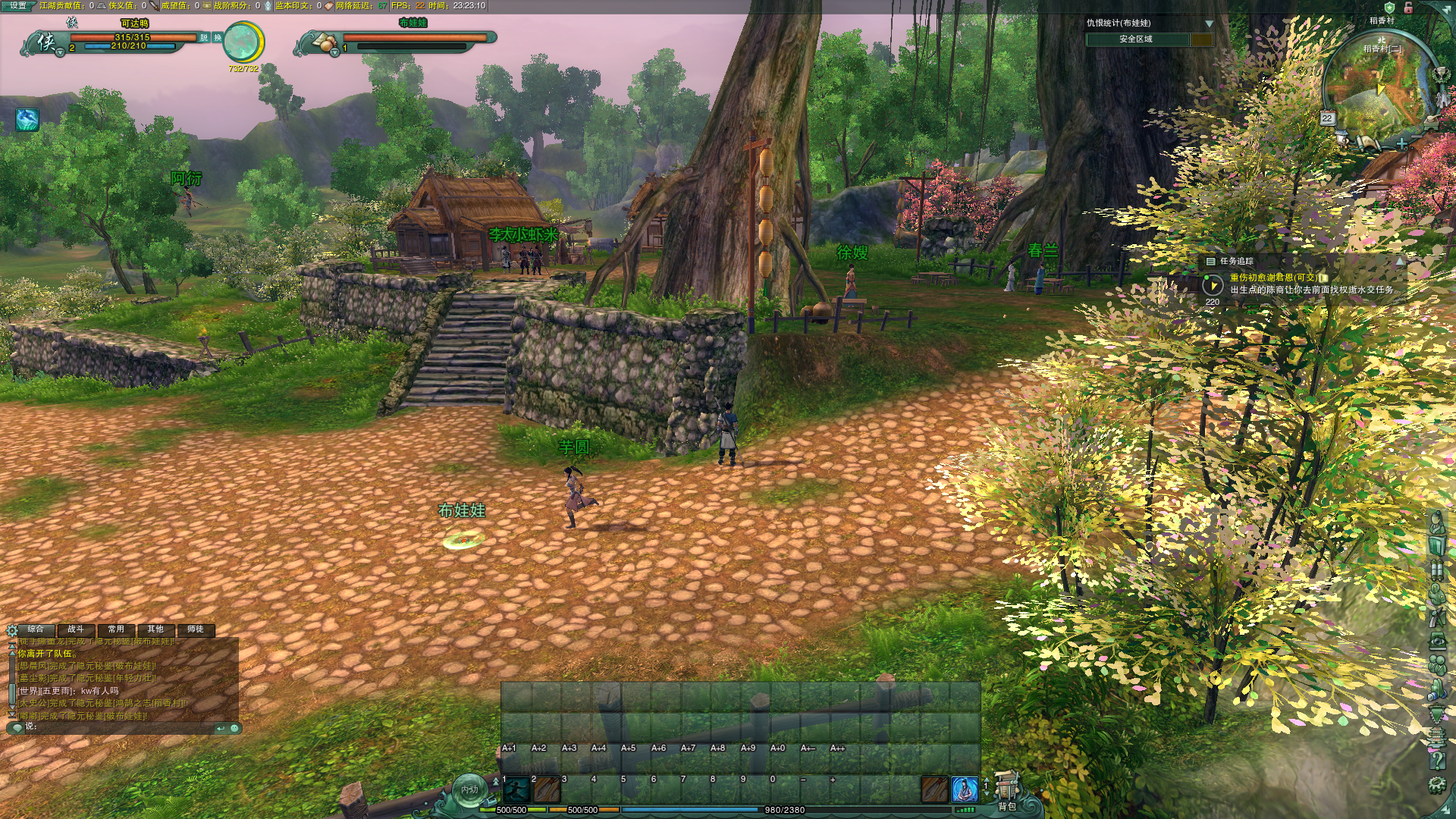Select the 其他 chat tab
The width and height of the screenshot is (1456, 819).
[x=155, y=629]
